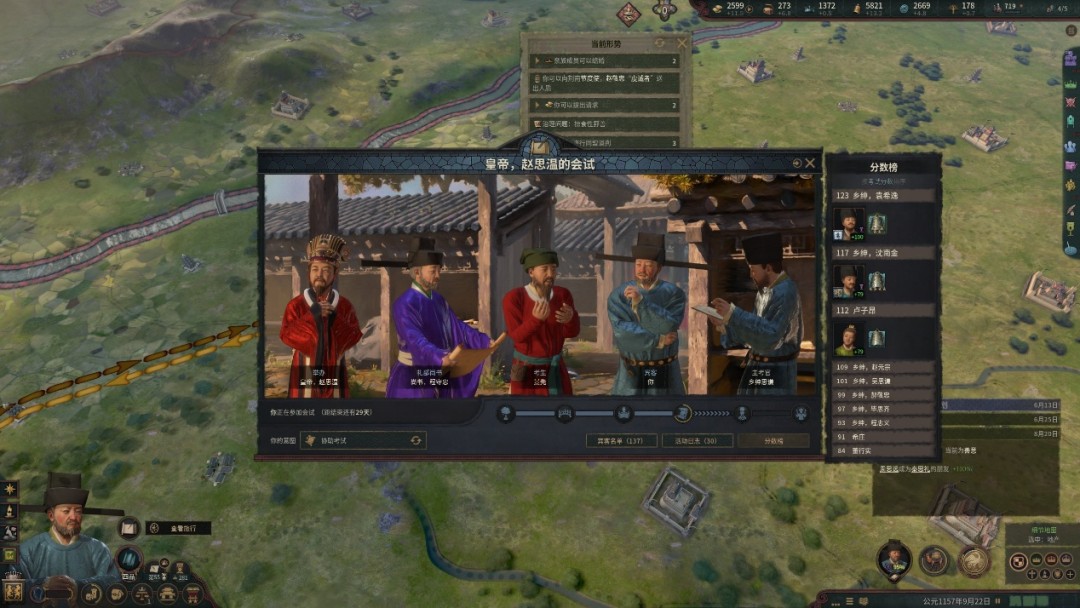Close the 当前形势 current situation panel
This screenshot has width=1080, height=608.
(683, 44)
